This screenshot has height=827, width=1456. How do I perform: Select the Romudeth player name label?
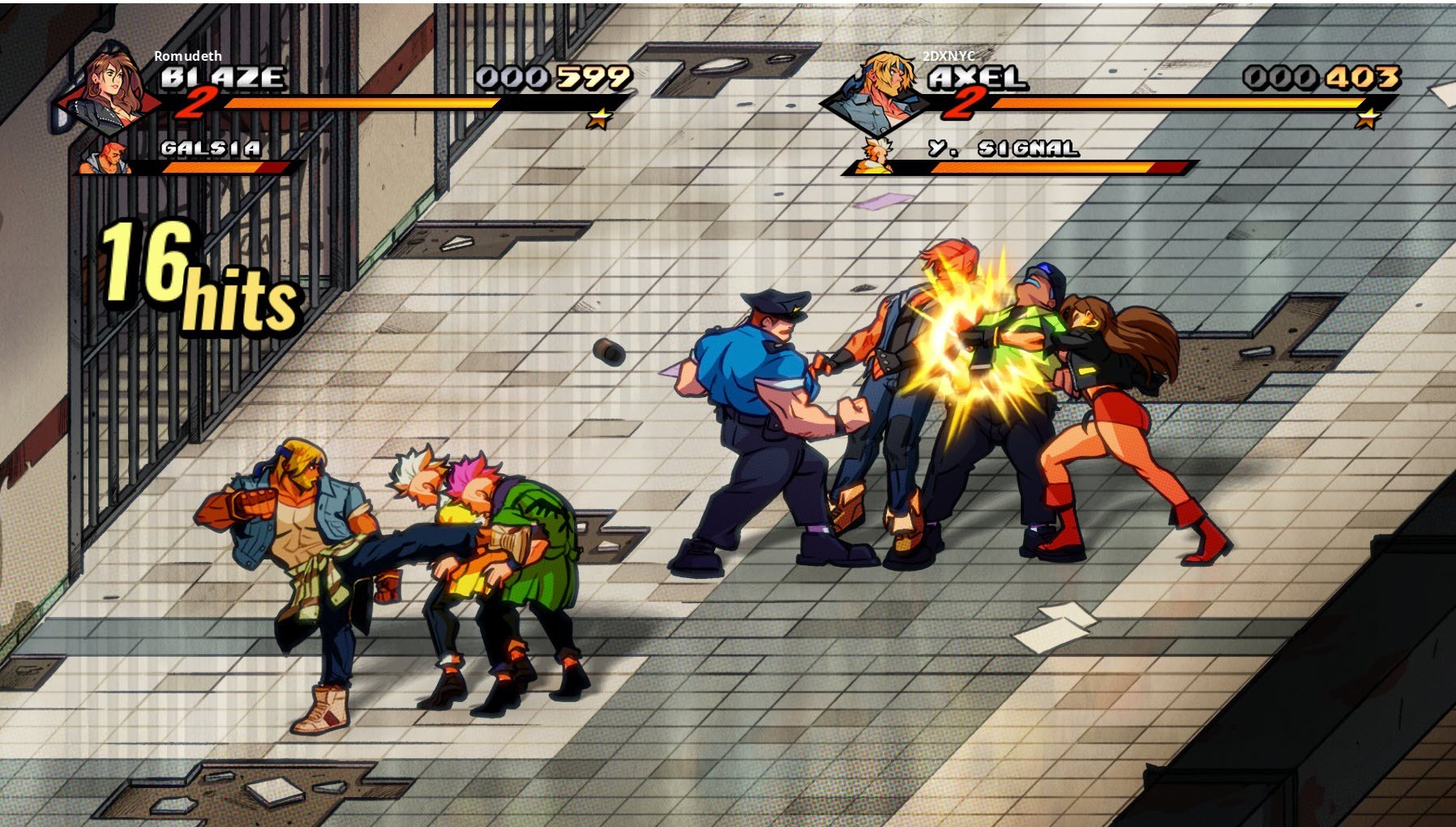point(188,57)
